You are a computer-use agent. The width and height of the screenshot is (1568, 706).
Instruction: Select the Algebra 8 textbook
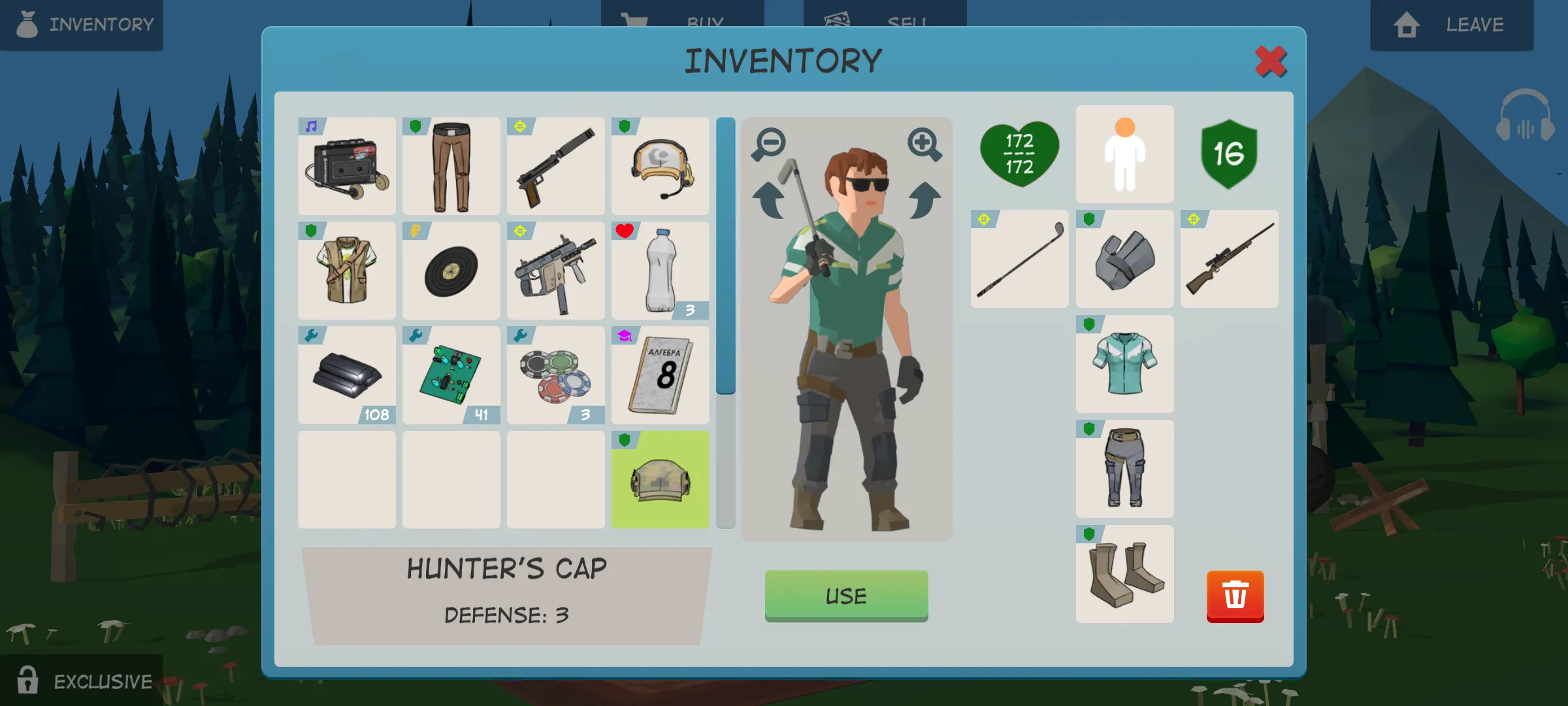pos(660,375)
